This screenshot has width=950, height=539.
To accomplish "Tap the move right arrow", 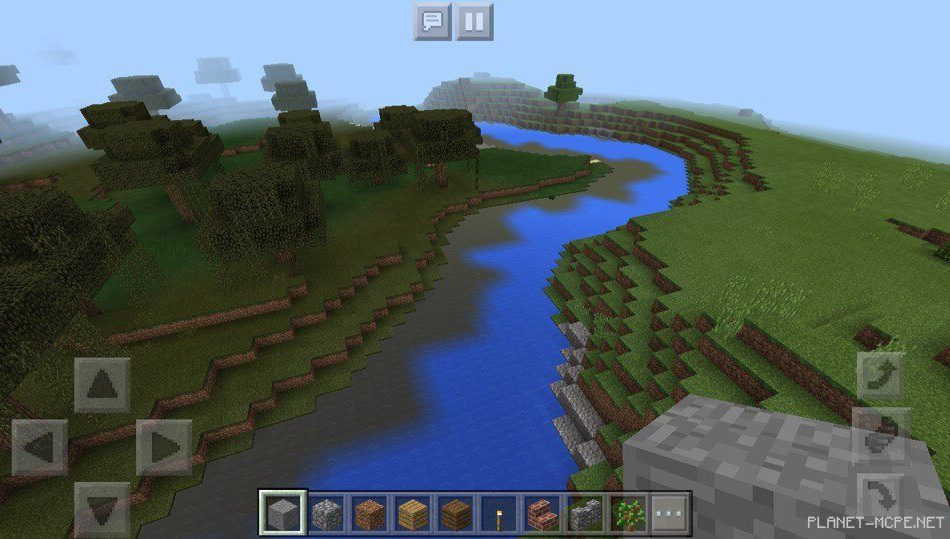I will tap(164, 447).
